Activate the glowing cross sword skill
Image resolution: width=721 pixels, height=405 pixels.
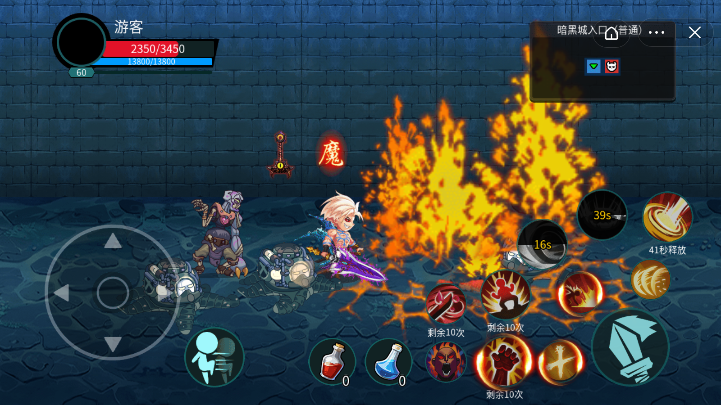click(561, 361)
